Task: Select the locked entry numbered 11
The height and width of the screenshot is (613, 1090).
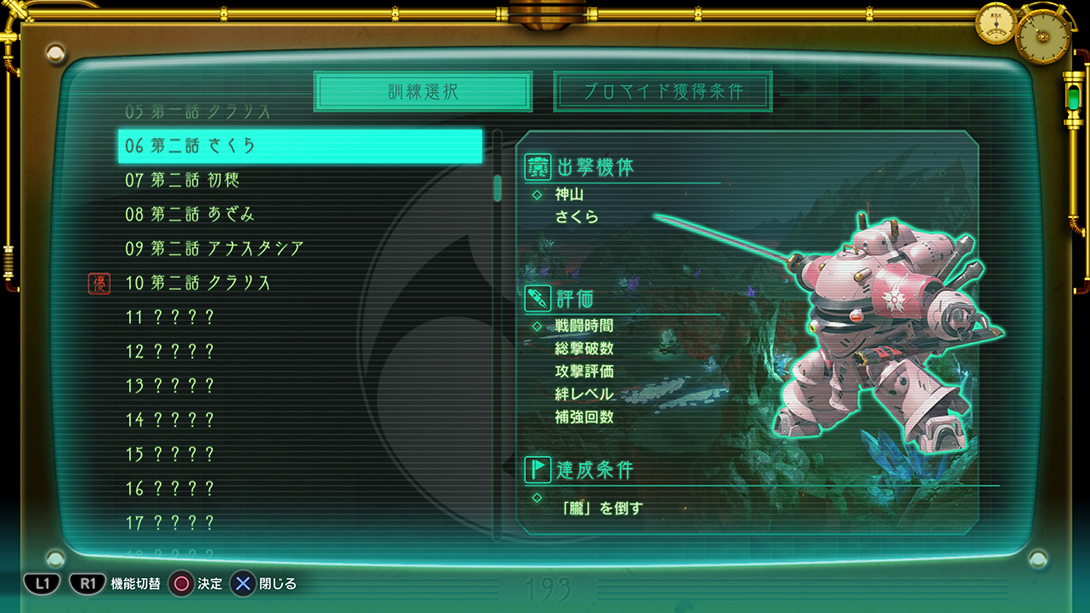Action: [x=299, y=317]
